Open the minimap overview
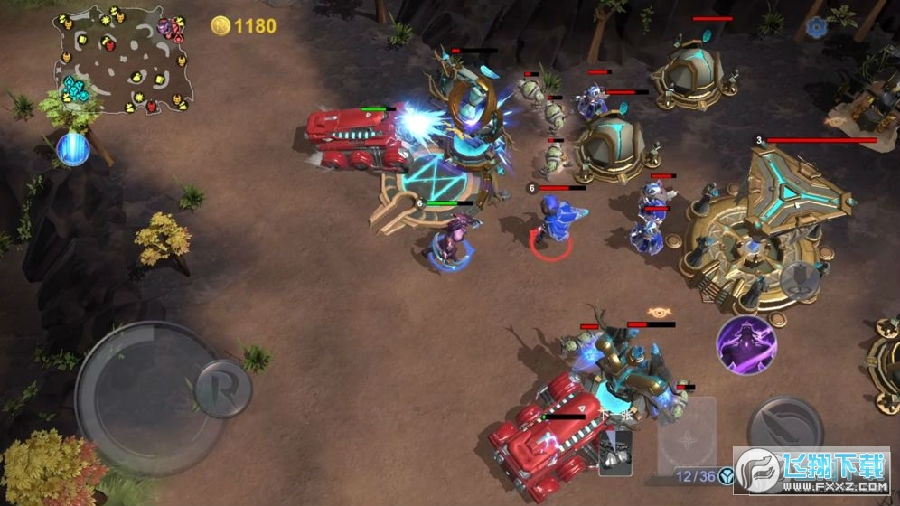 (x=122, y=60)
